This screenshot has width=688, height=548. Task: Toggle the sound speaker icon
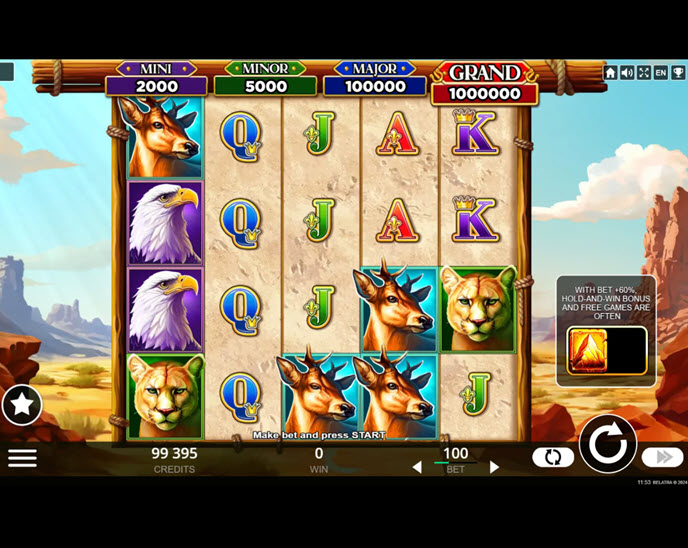pyautogui.click(x=627, y=73)
